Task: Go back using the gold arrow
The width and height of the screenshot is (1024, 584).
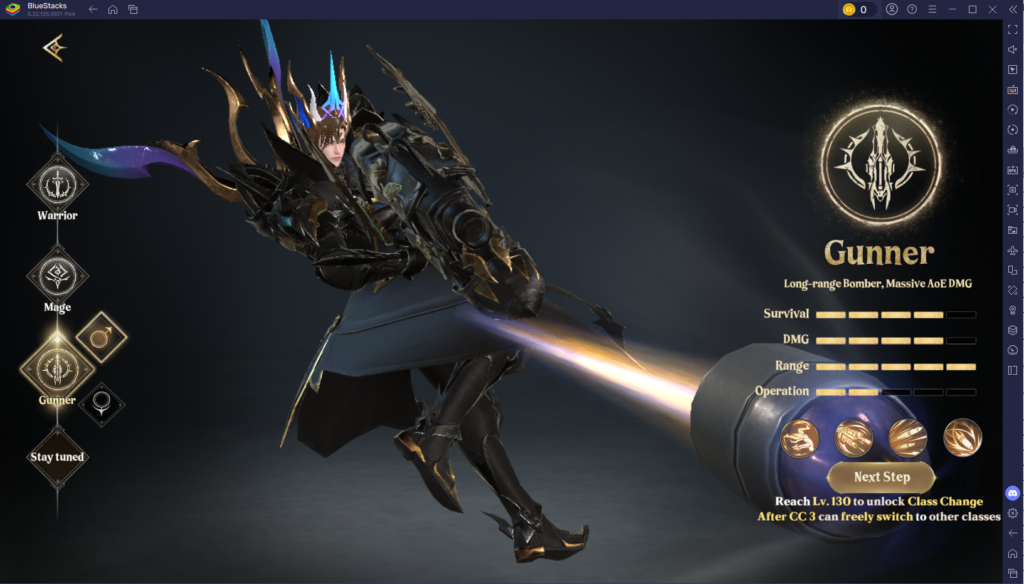Action: (x=53, y=48)
